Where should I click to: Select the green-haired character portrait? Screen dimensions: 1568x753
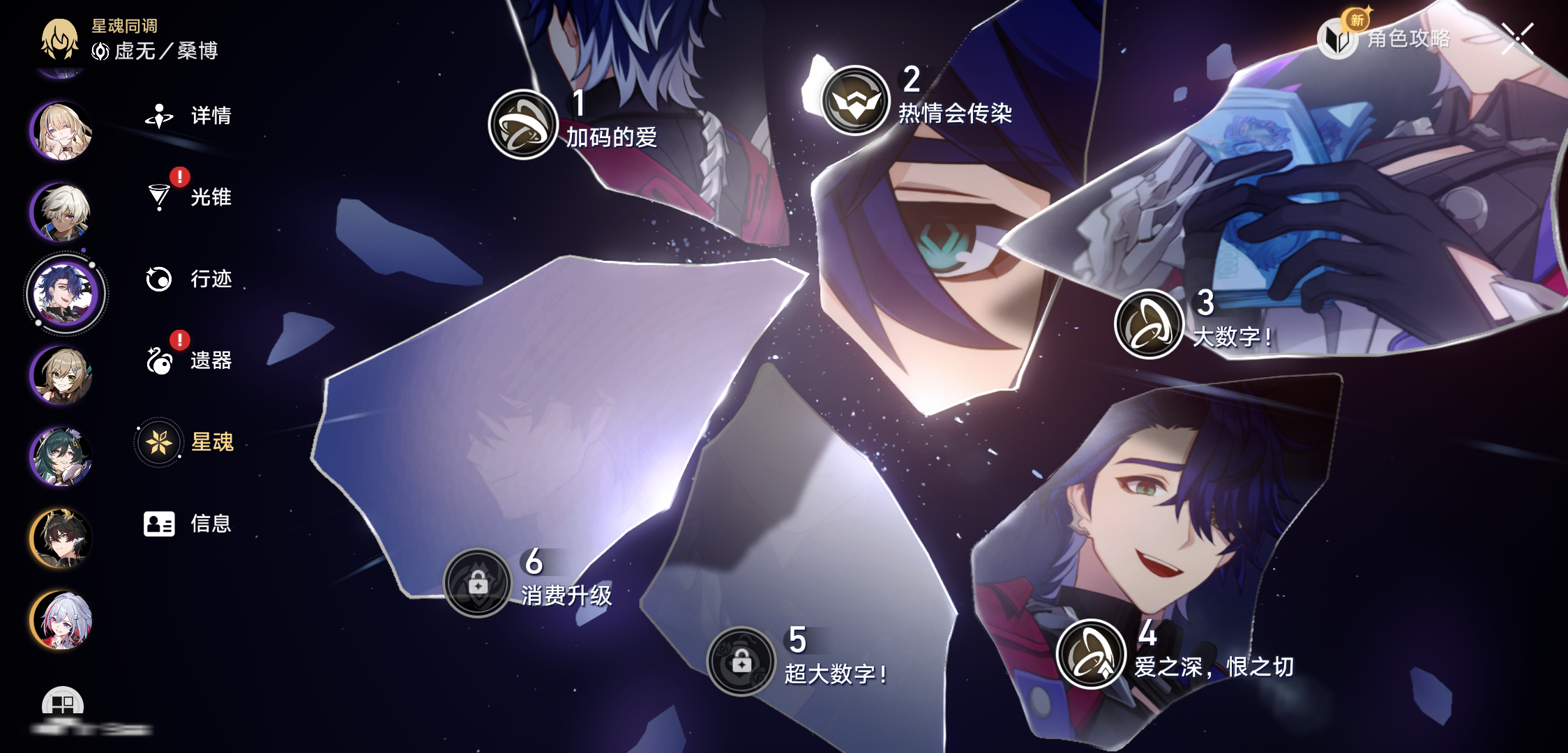pyautogui.click(x=61, y=457)
